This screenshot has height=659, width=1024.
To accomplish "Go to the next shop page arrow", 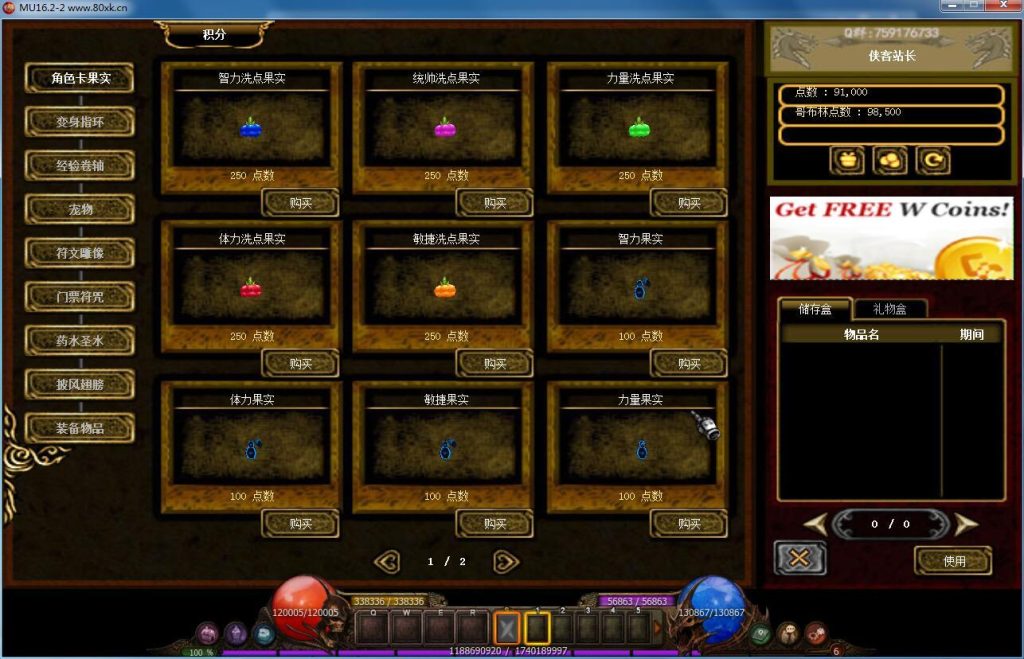I will pos(507,562).
